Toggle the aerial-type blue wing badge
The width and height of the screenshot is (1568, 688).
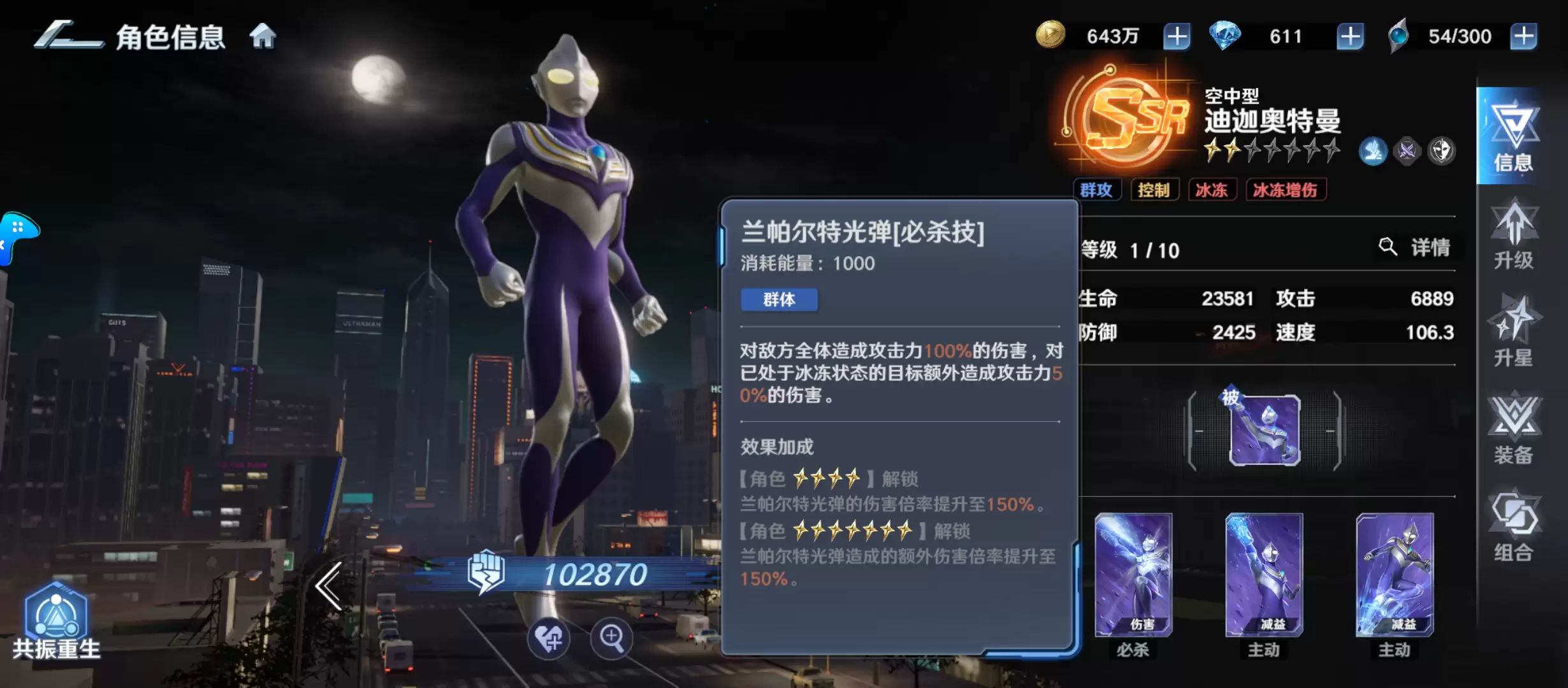pos(1375,151)
